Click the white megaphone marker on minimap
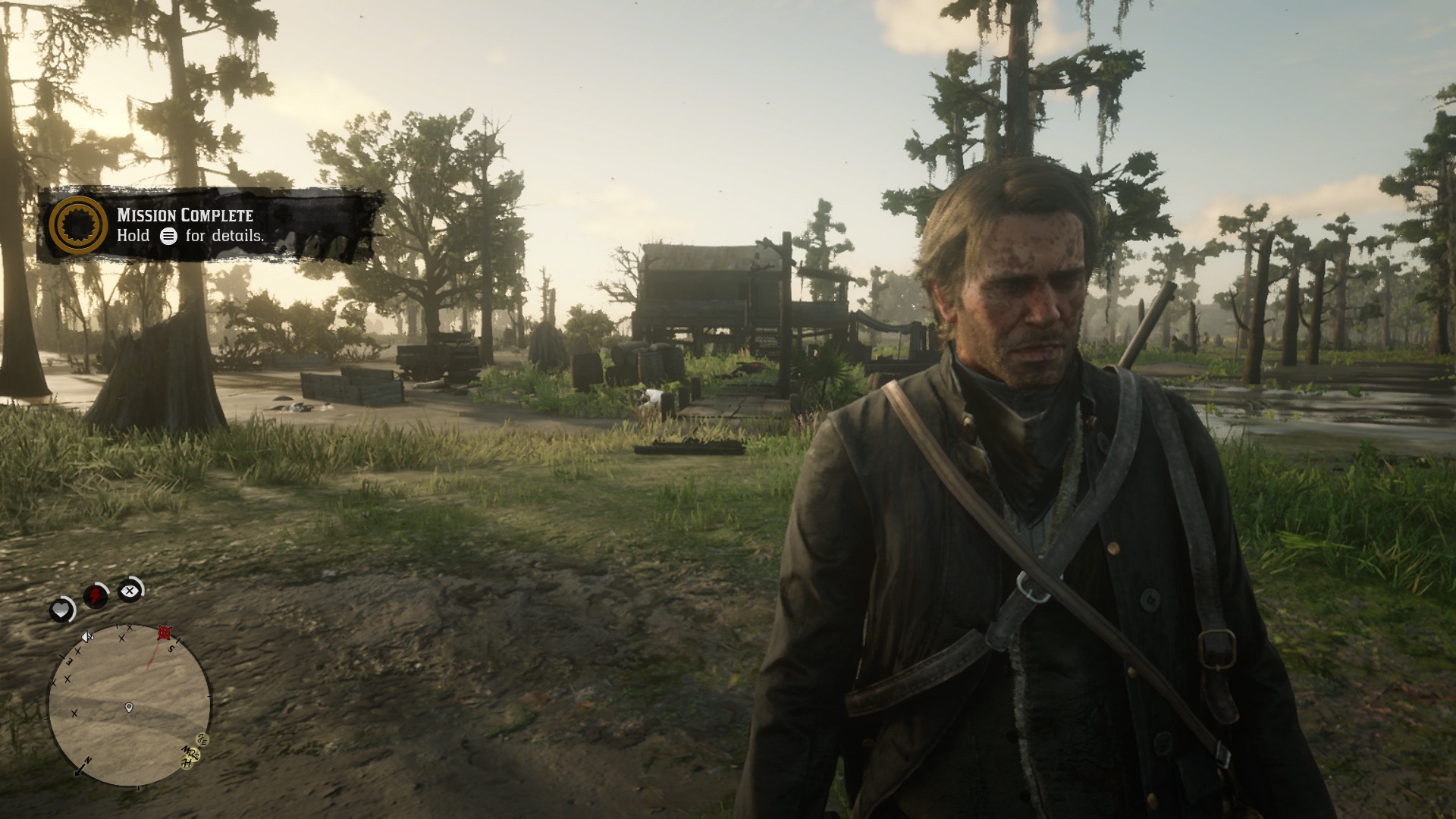 point(86,637)
